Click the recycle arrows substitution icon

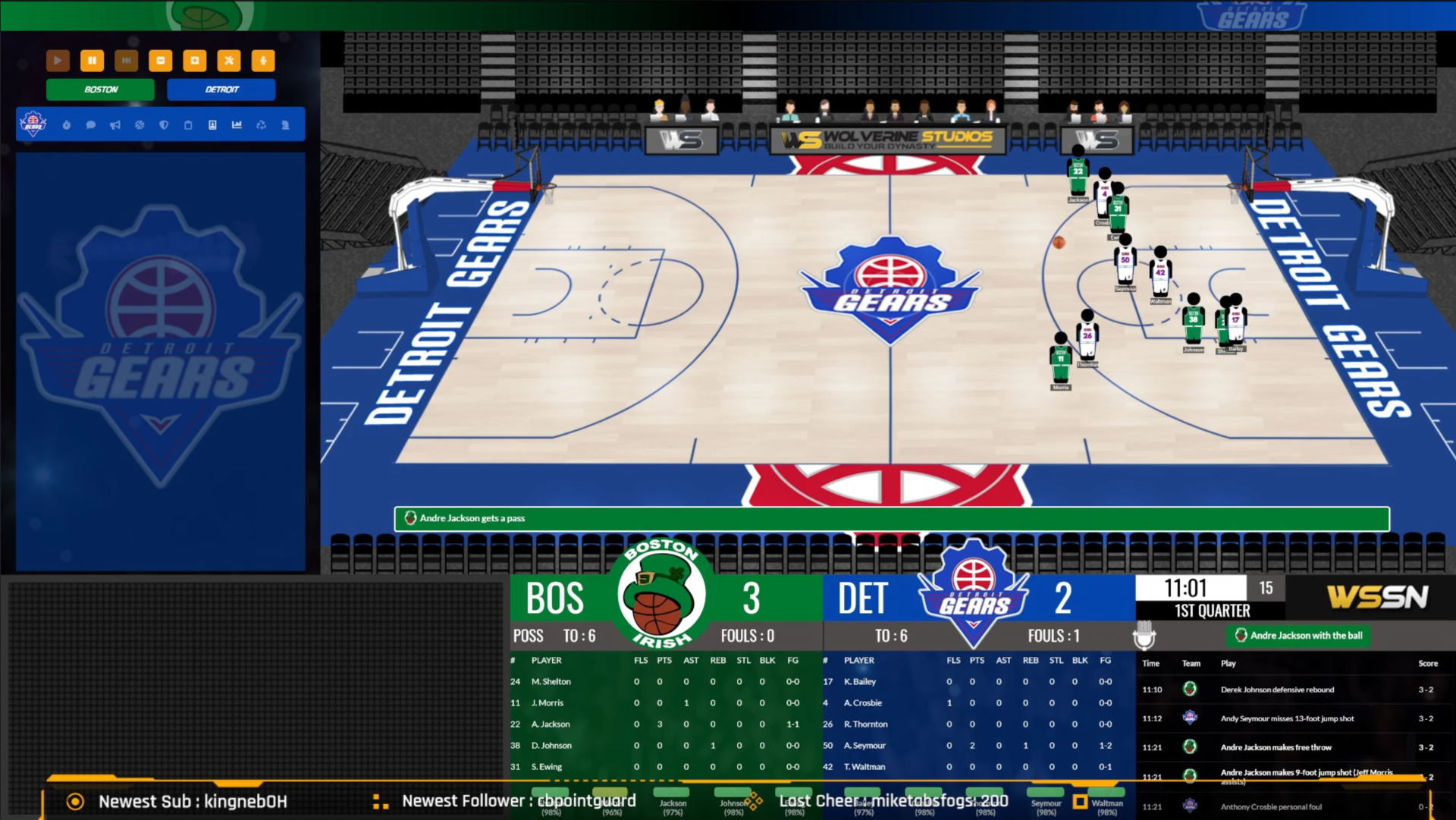click(x=261, y=125)
